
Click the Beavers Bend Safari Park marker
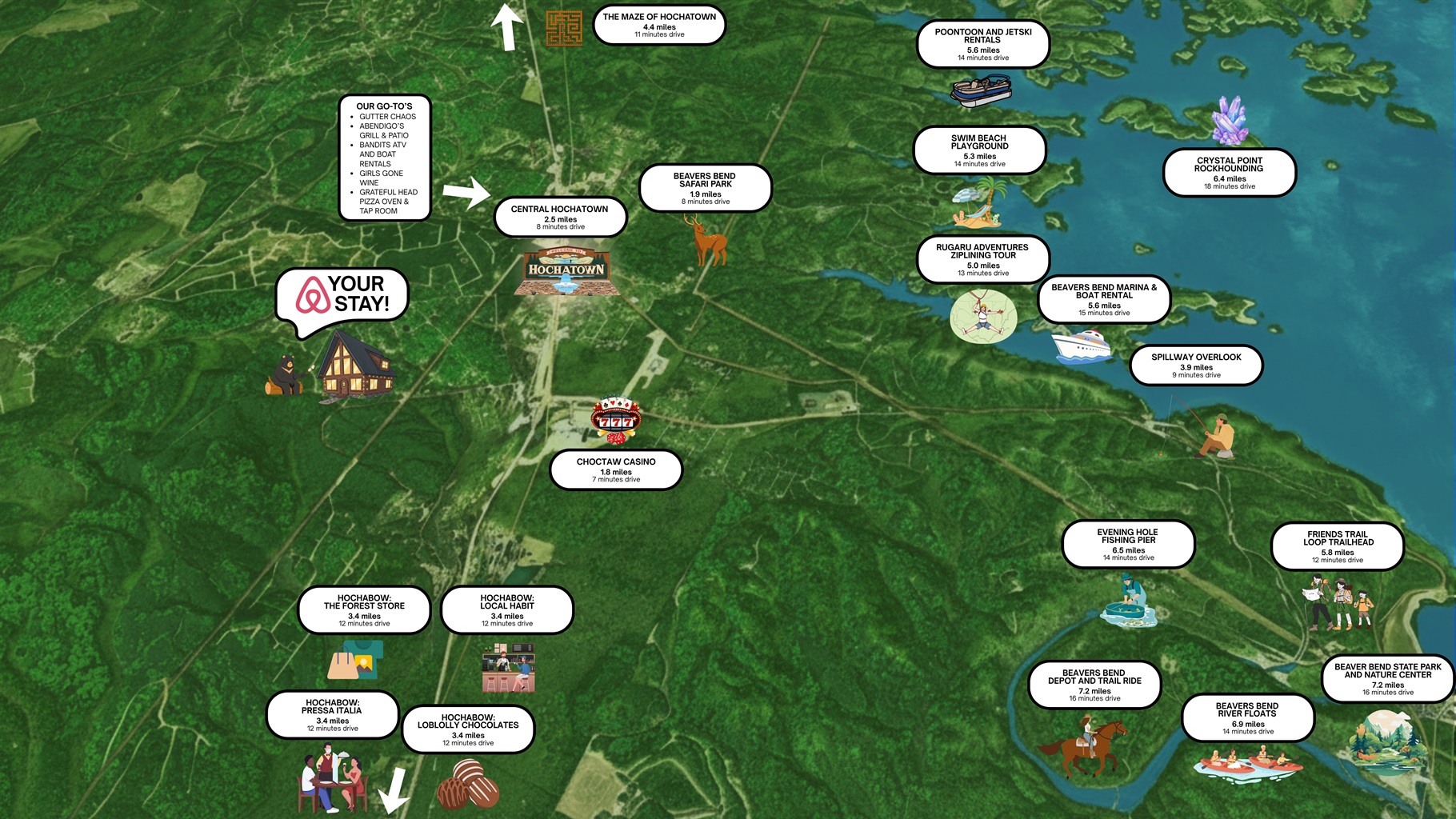[x=705, y=188]
